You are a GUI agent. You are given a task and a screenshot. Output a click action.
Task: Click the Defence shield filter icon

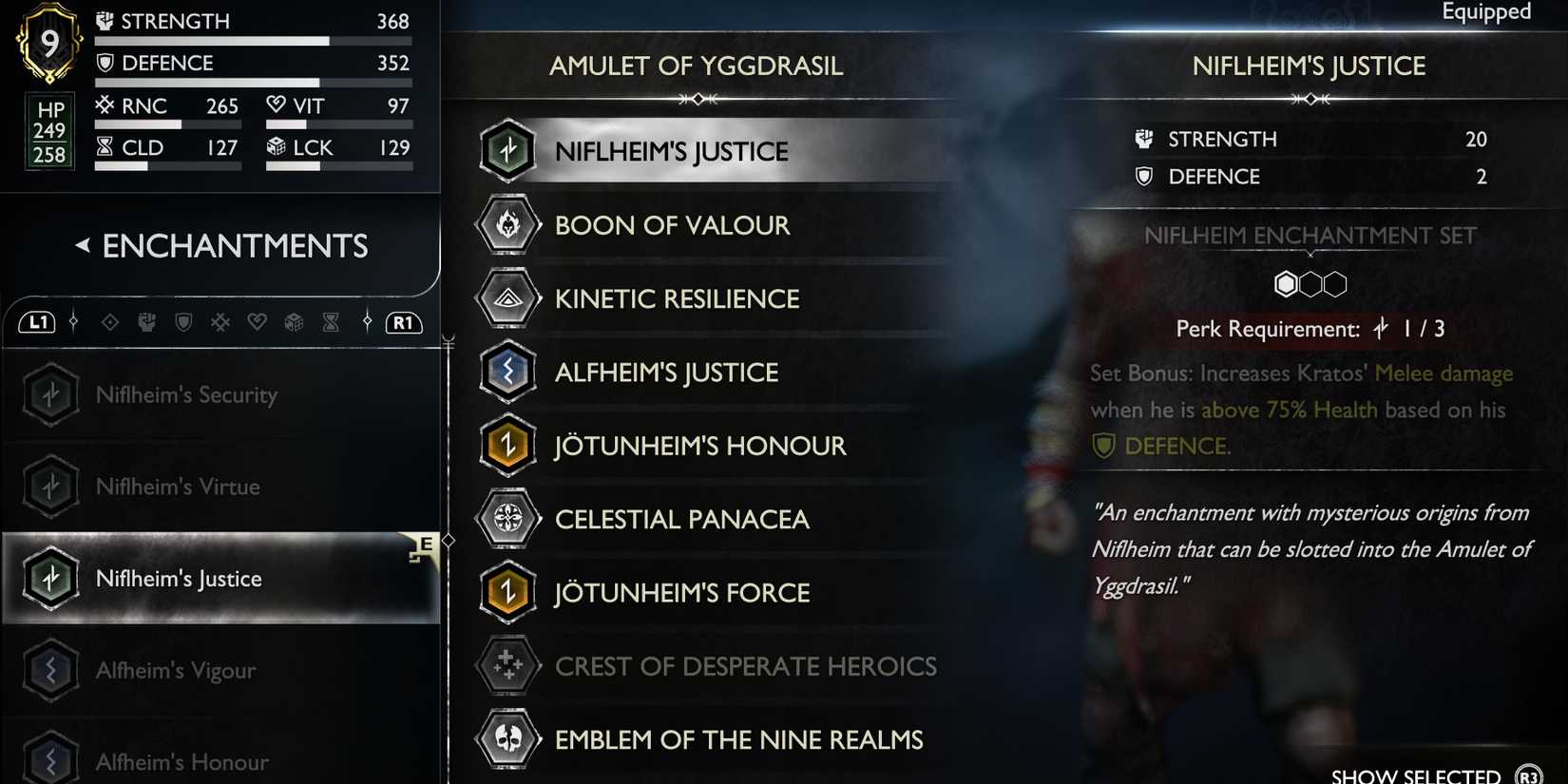point(183,323)
